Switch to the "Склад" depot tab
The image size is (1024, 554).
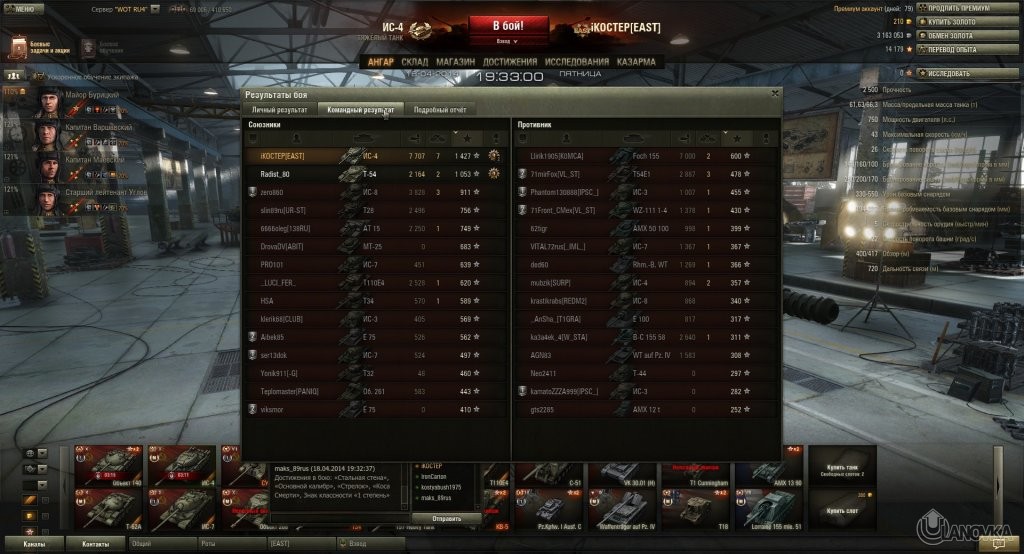pos(414,62)
